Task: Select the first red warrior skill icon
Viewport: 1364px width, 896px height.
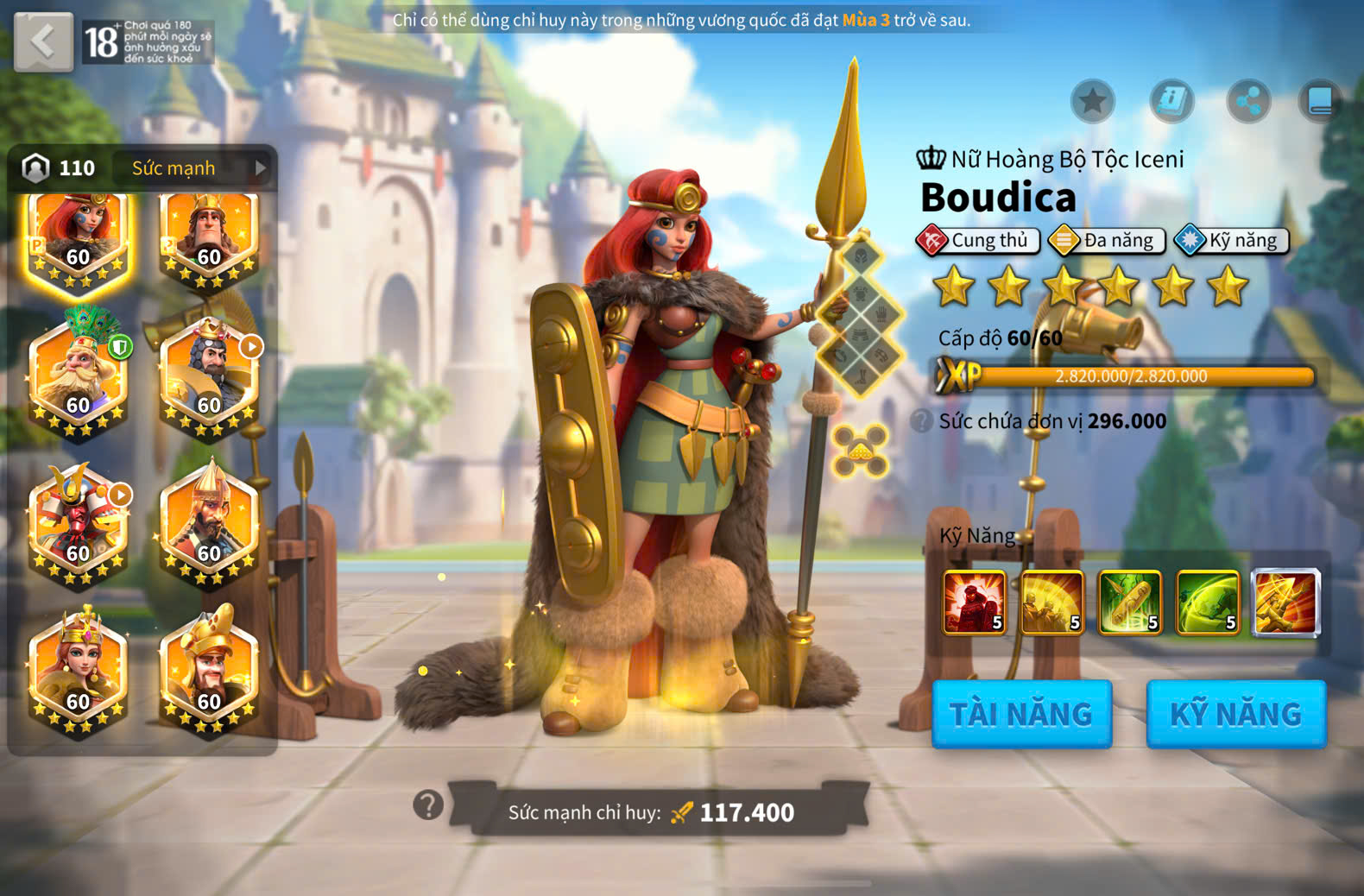Action: tap(975, 602)
